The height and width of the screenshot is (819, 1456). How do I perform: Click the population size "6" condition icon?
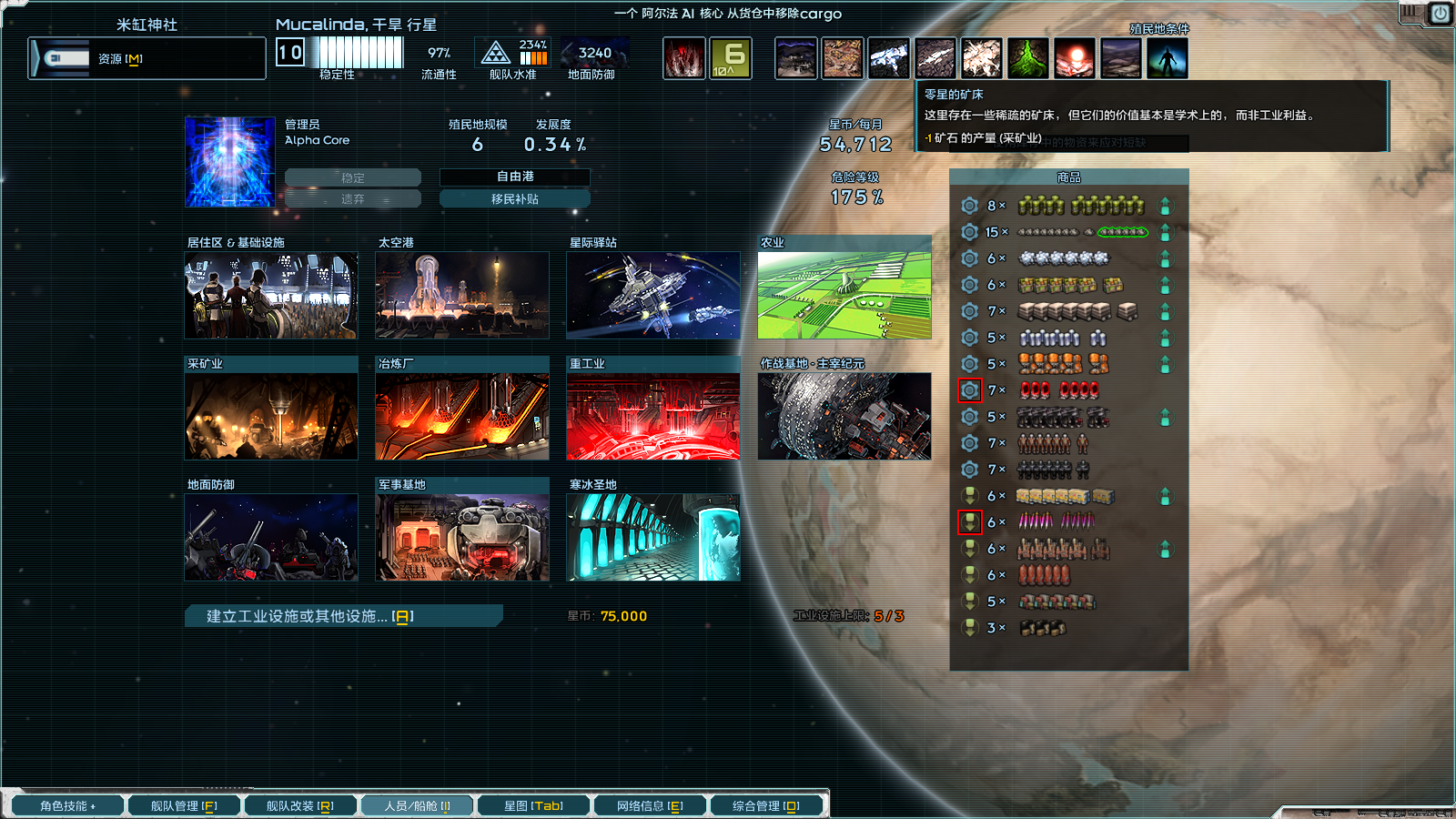click(x=731, y=56)
